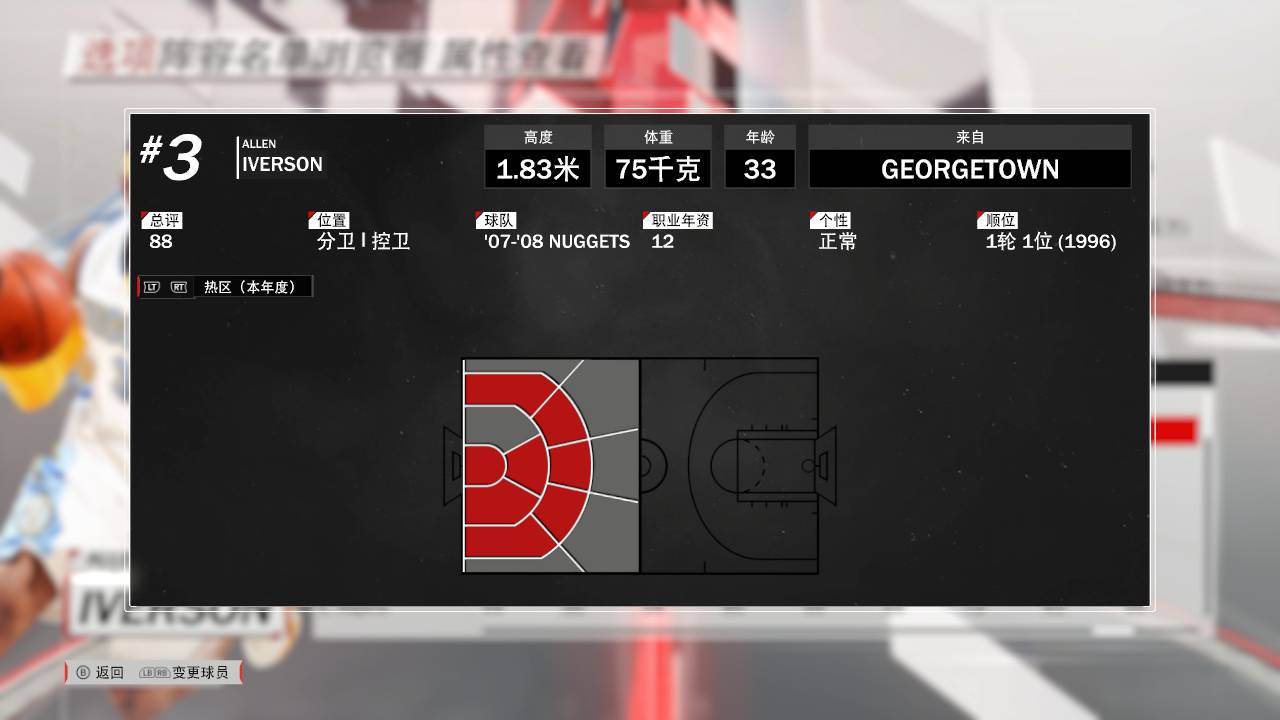Click the LB bumper icon near 变更球员
The width and height of the screenshot is (1280, 720).
tap(148, 672)
